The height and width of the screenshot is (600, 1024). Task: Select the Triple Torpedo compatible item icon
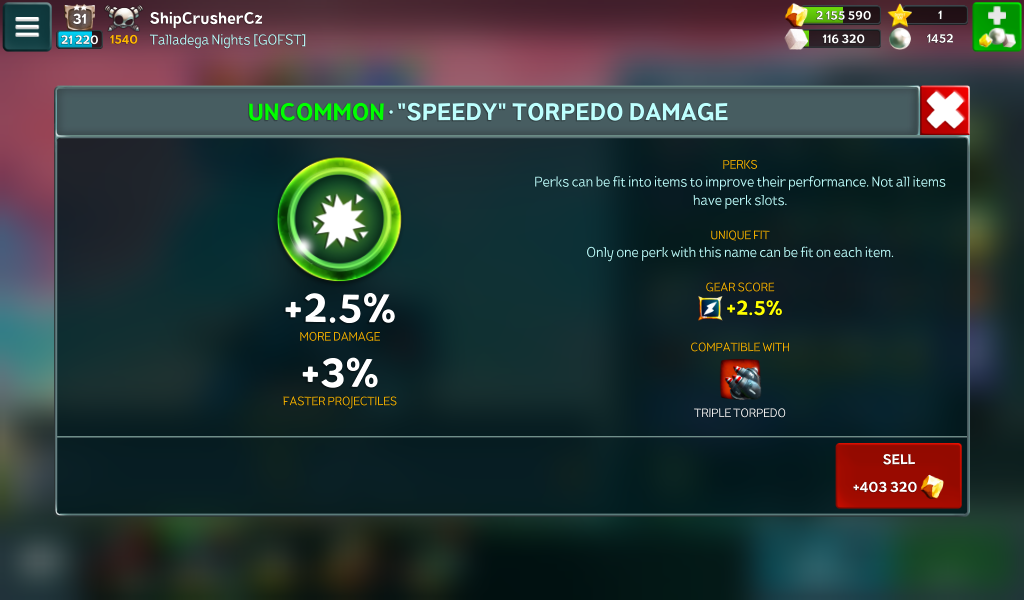[740, 380]
